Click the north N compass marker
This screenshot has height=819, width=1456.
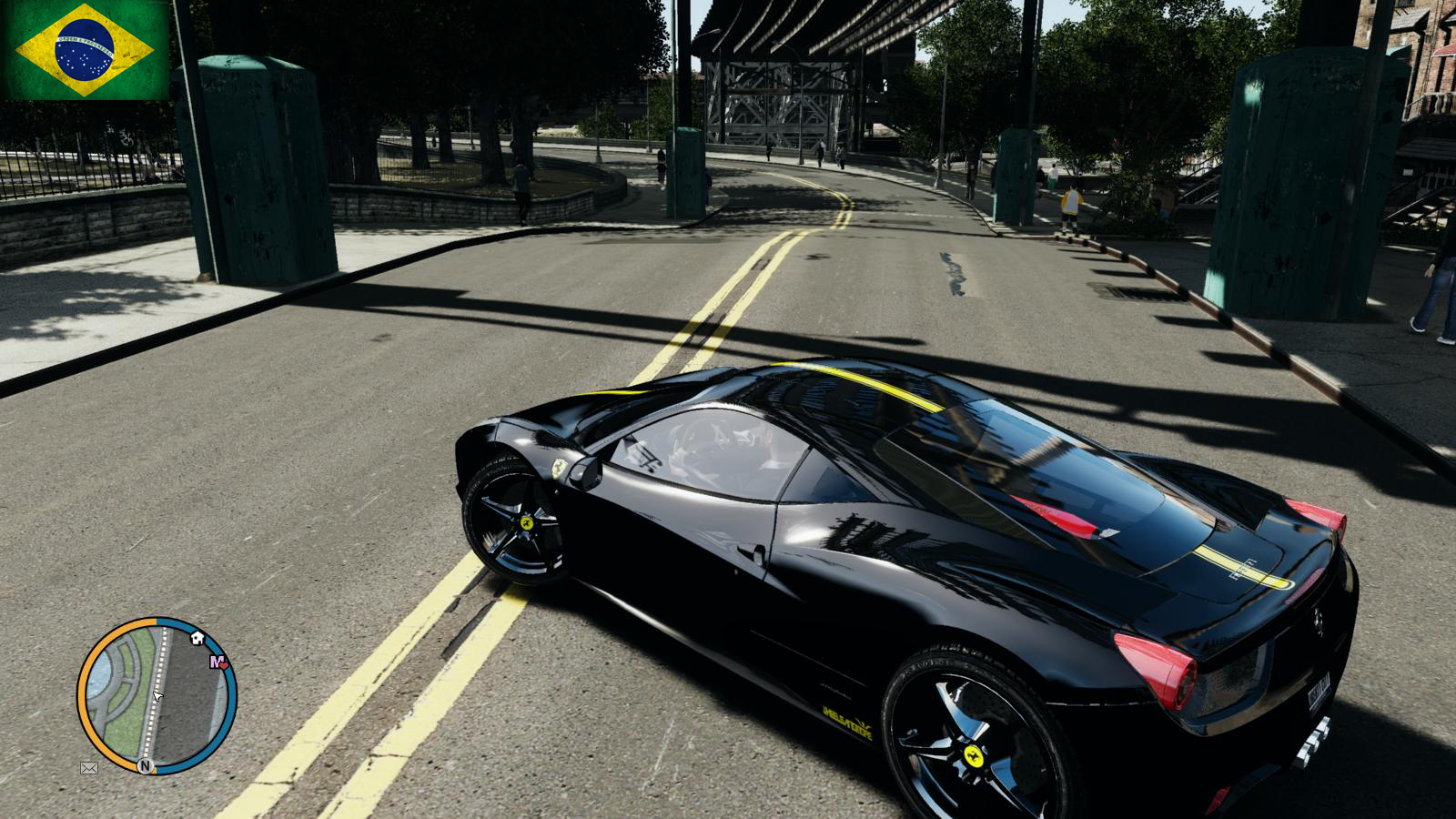coord(145,766)
